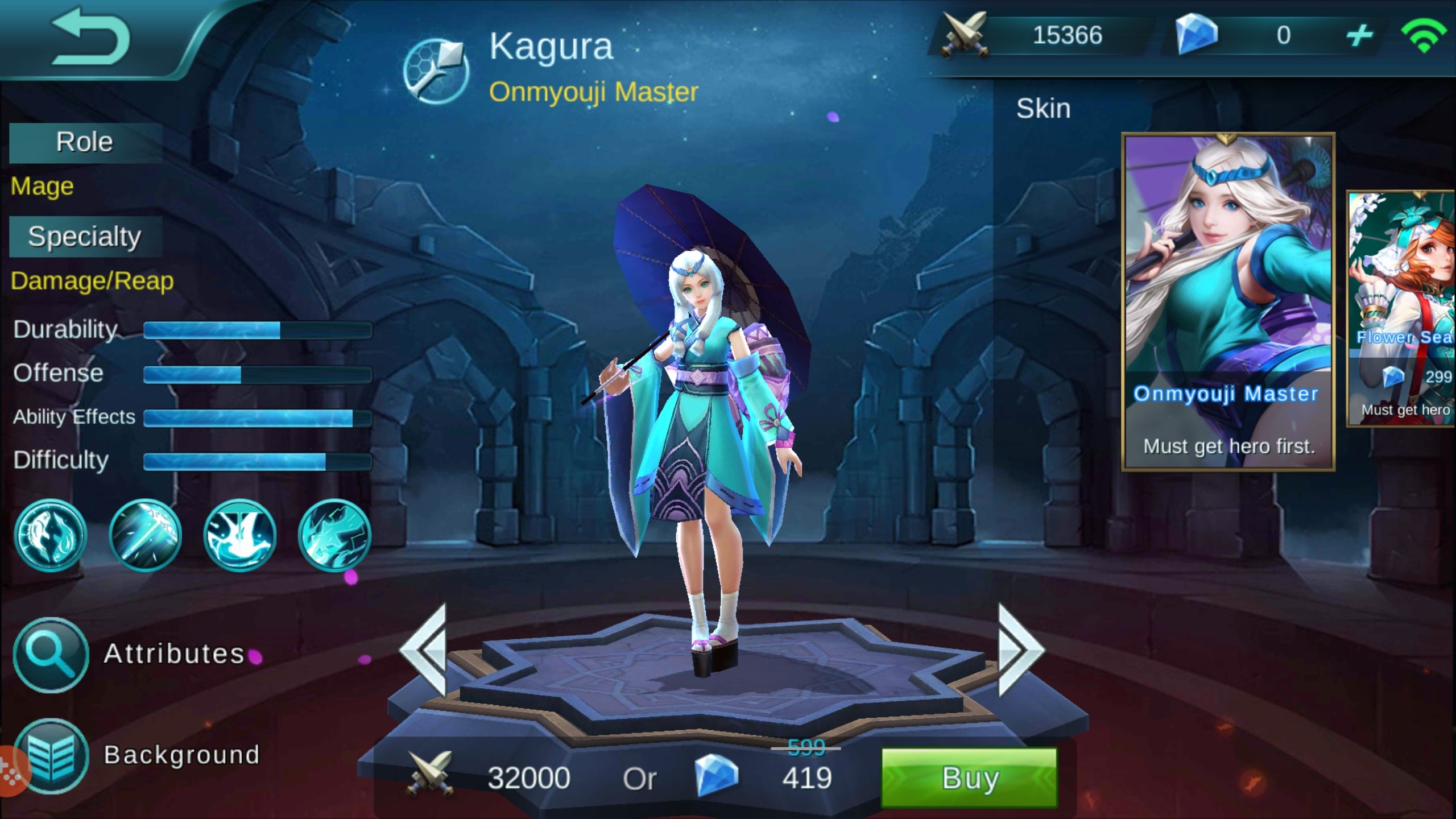View the yin-yang passive skill icon

point(51,535)
